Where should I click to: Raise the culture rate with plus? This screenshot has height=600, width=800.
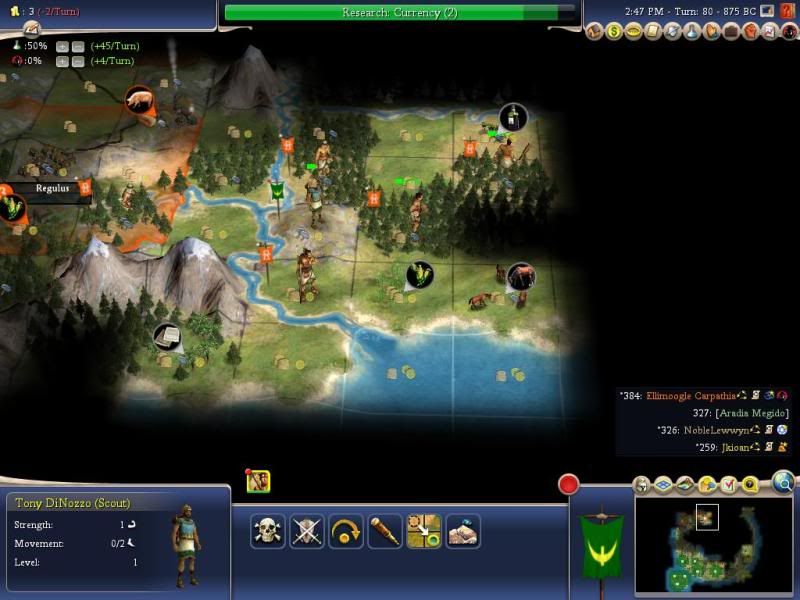[62, 62]
